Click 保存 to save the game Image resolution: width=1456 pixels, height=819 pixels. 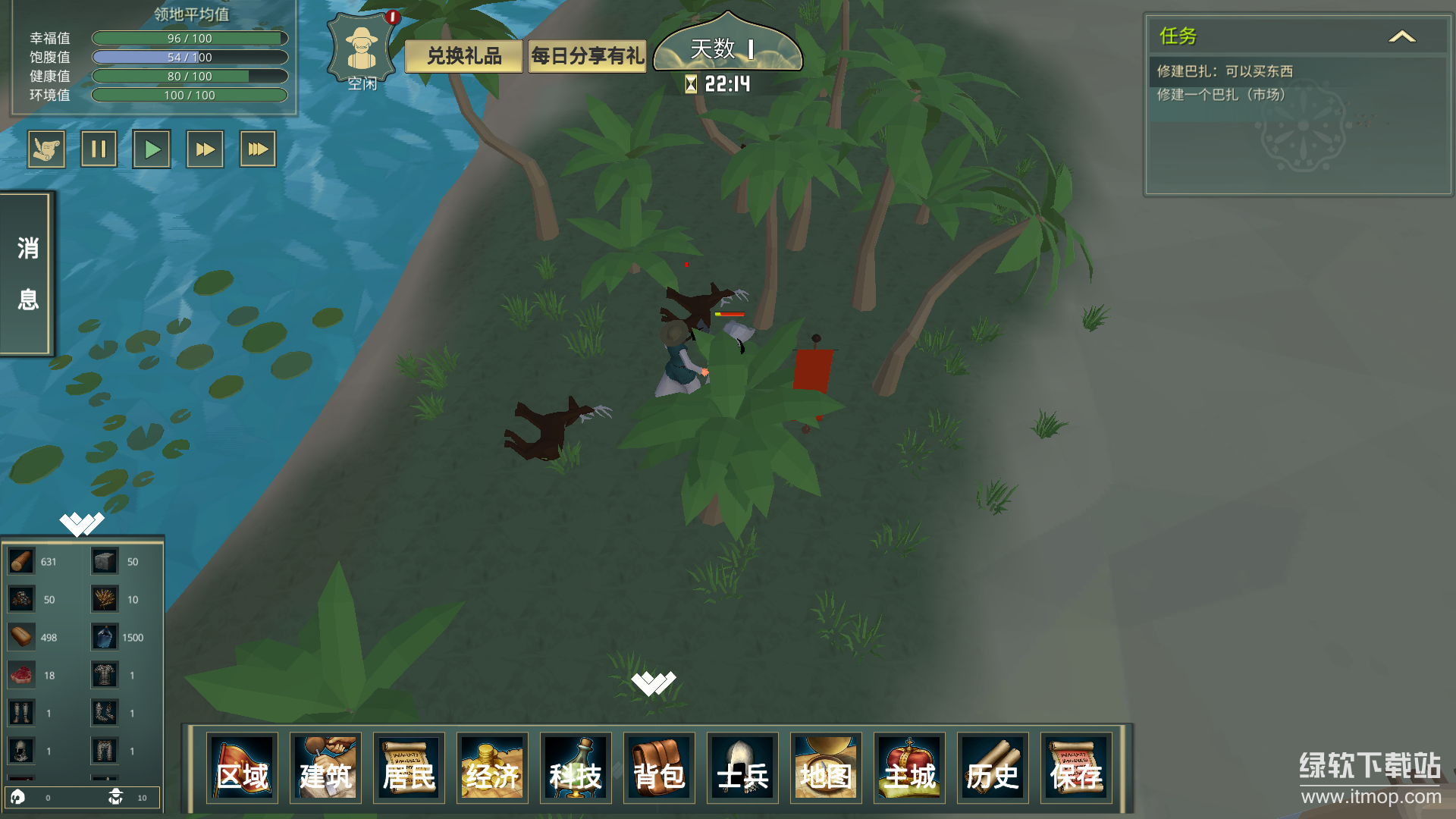1076,767
